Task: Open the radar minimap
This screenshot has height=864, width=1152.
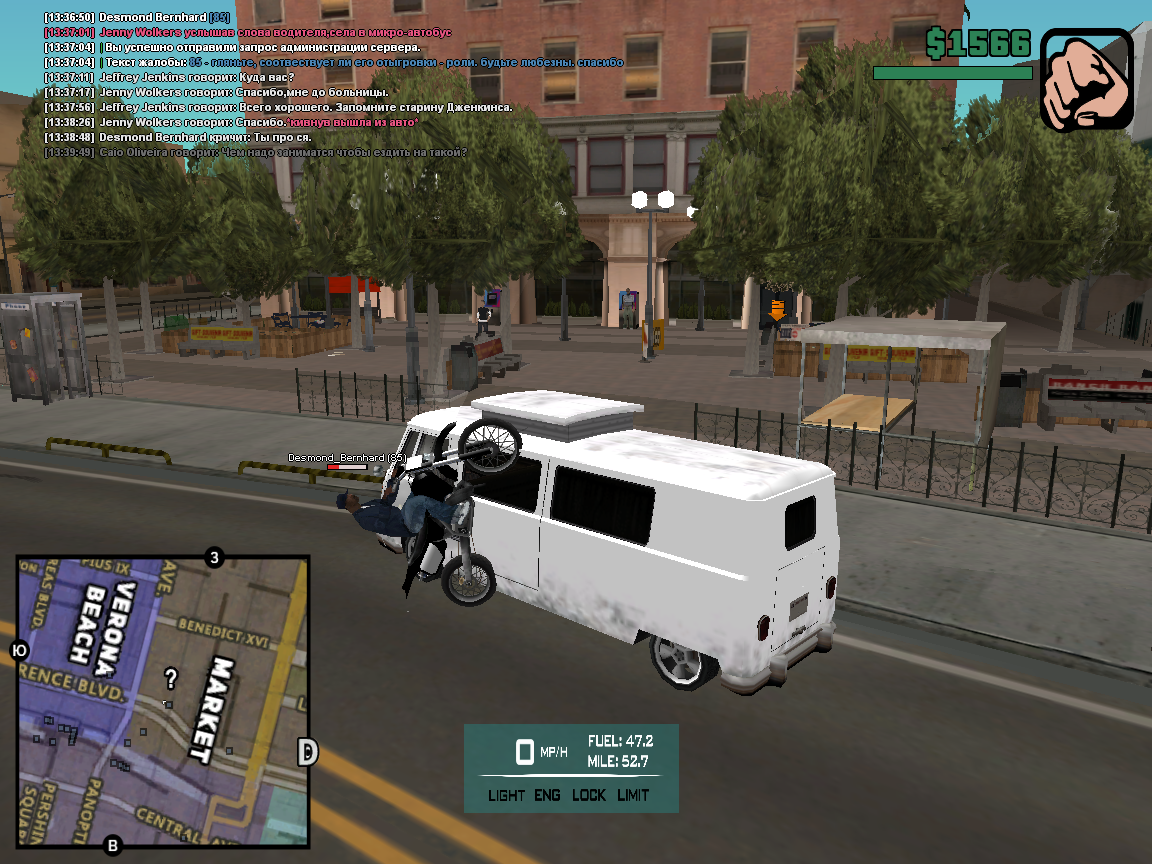Action: pyautogui.click(x=163, y=703)
